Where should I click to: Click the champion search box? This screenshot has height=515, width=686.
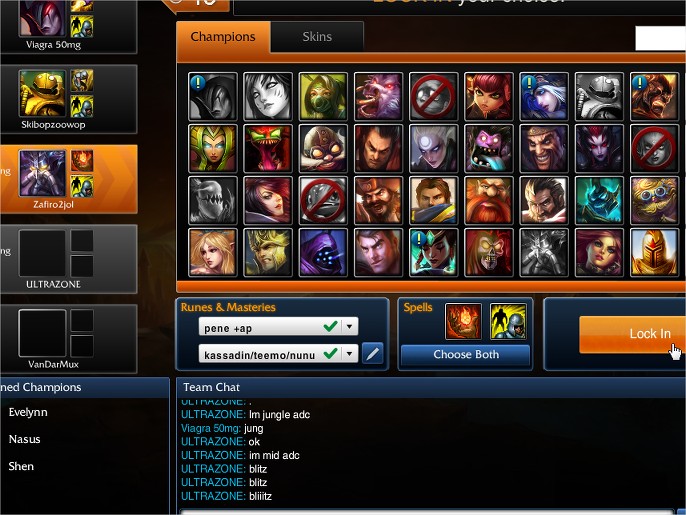(x=660, y=38)
